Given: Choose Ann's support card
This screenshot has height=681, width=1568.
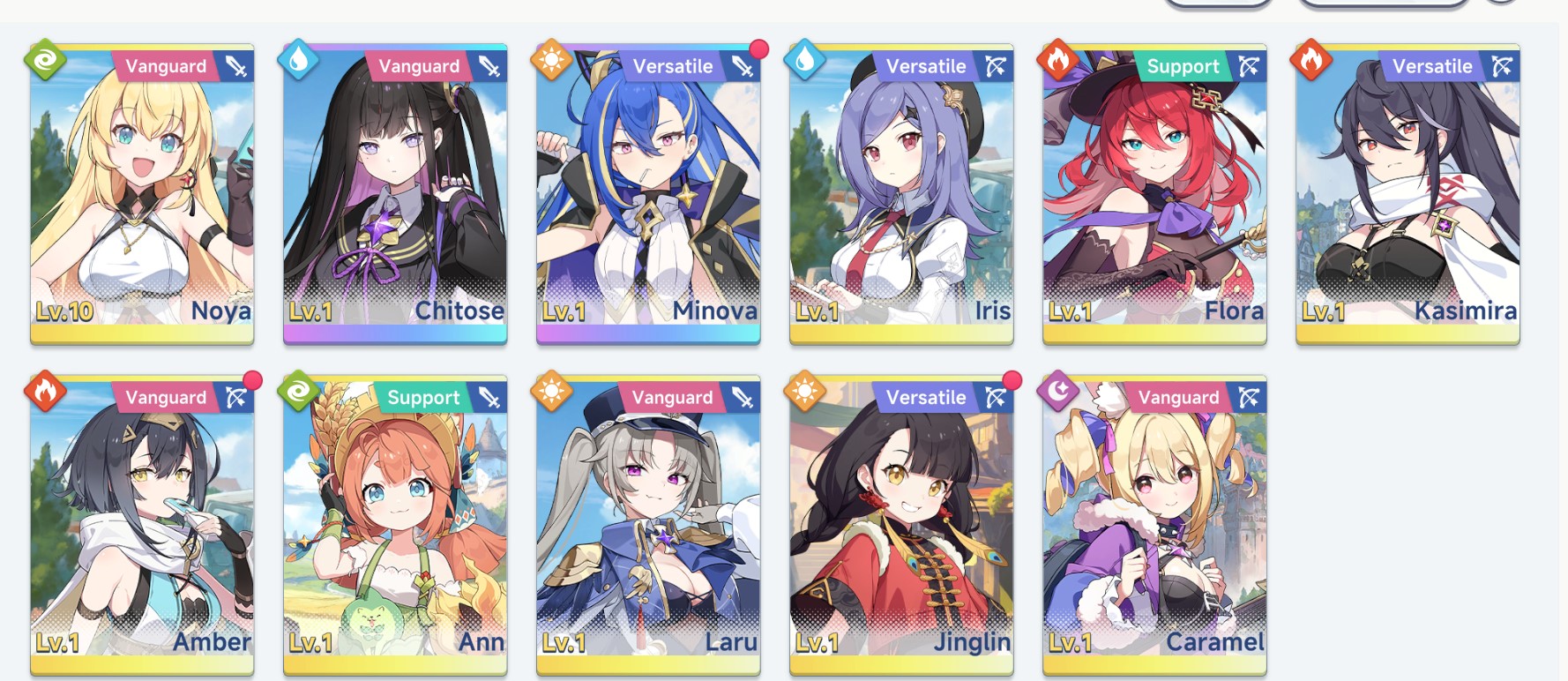Looking at the screenshot, I should (x=395, y=526).
